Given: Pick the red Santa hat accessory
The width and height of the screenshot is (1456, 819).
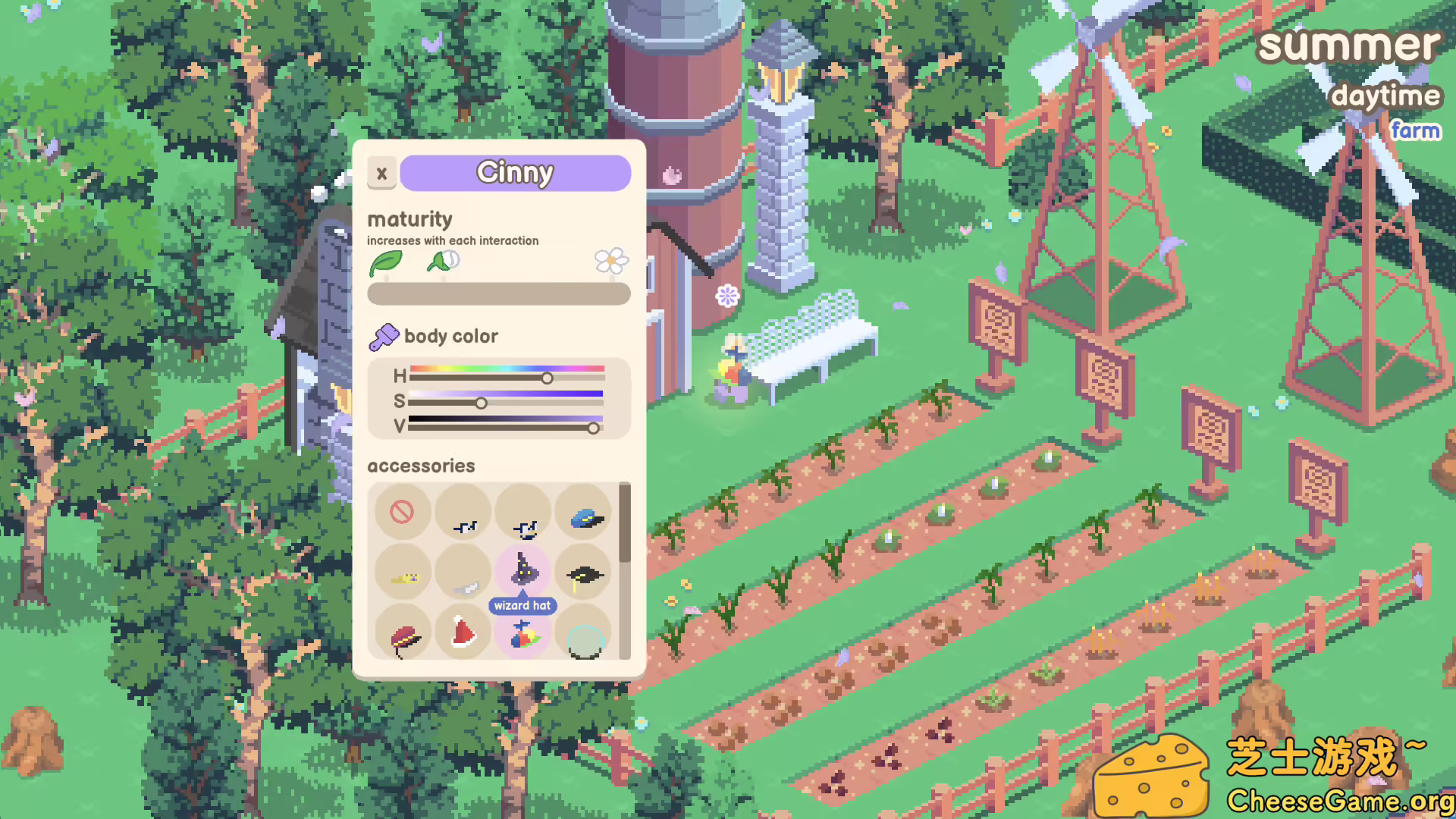Looking at the screenshot, I should 463,634.
